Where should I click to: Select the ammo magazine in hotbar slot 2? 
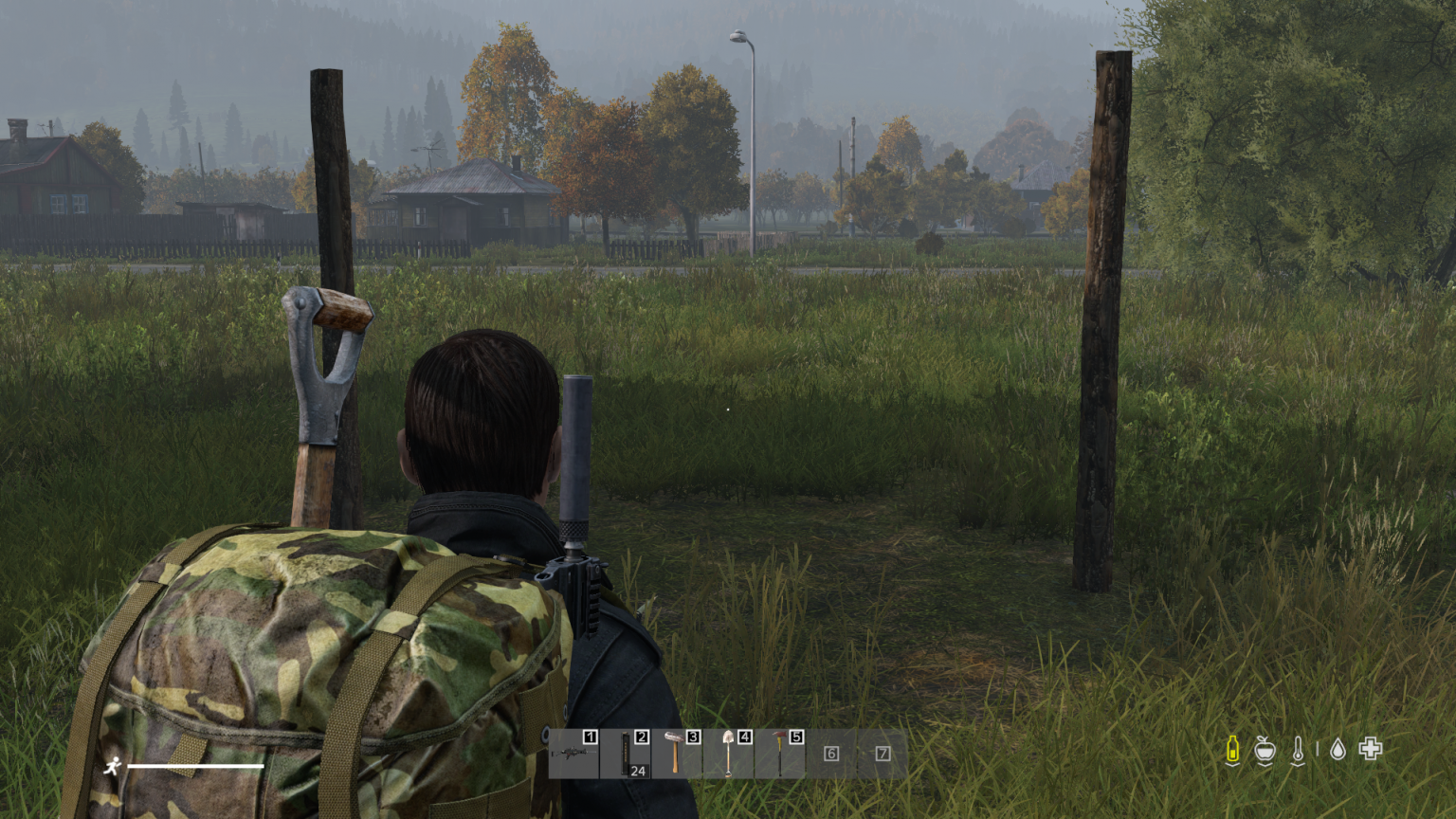tap(626, 754)
